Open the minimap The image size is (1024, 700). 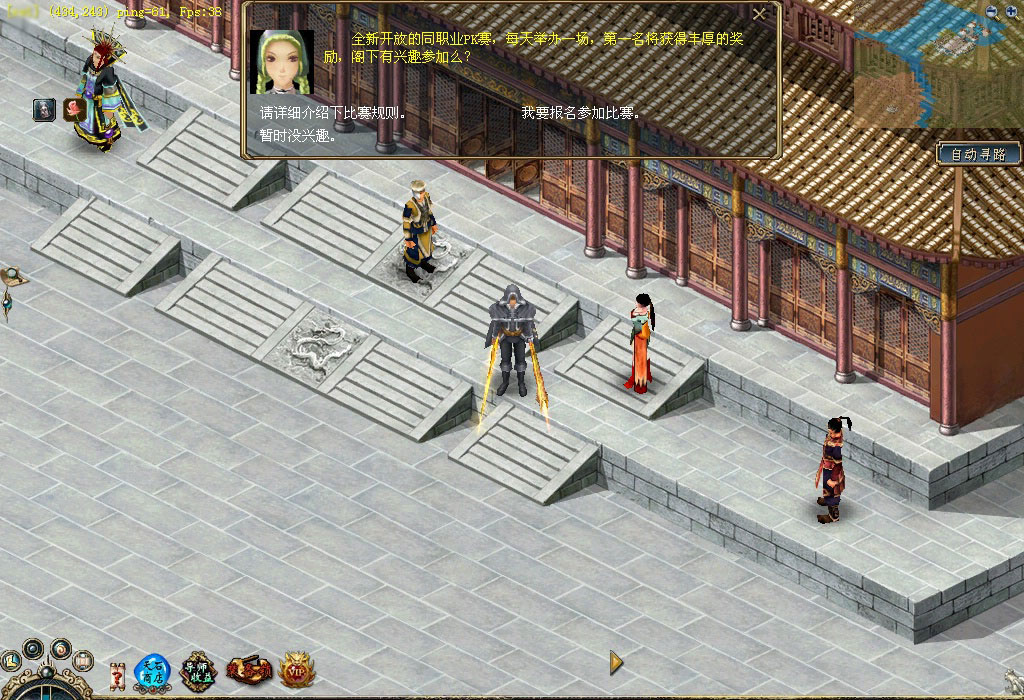935,68
